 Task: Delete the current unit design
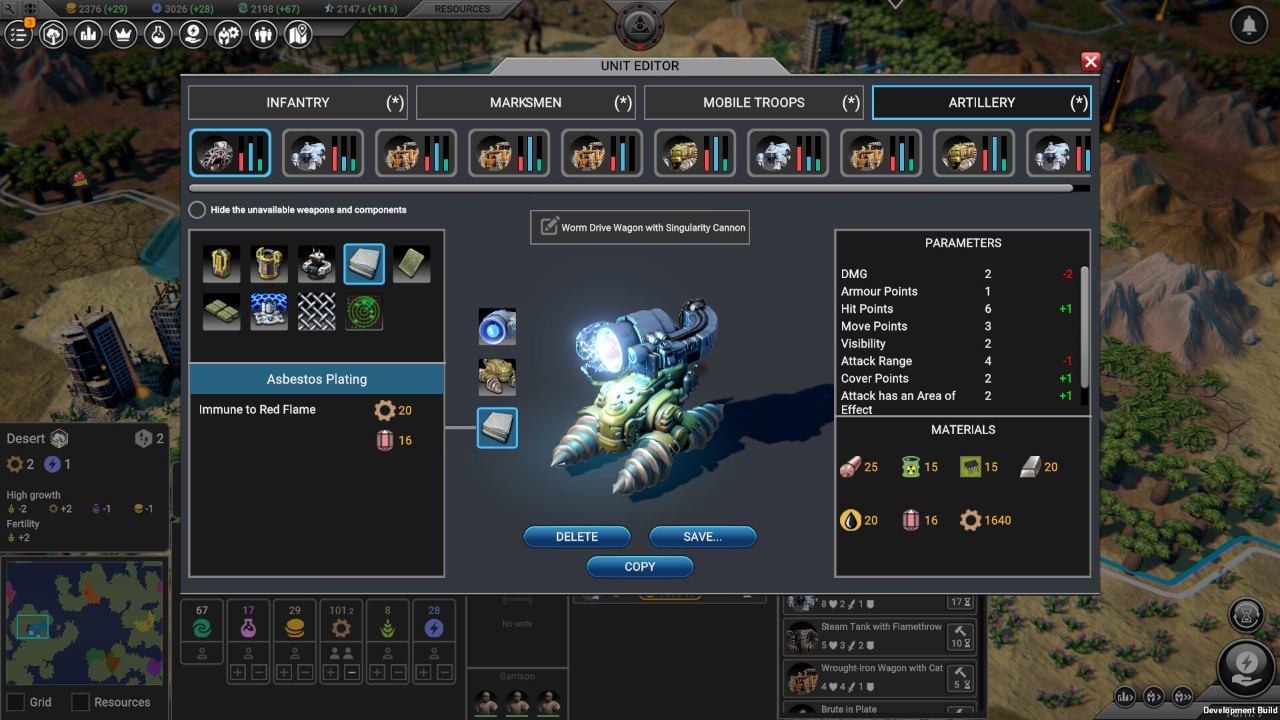coord(577,537)
